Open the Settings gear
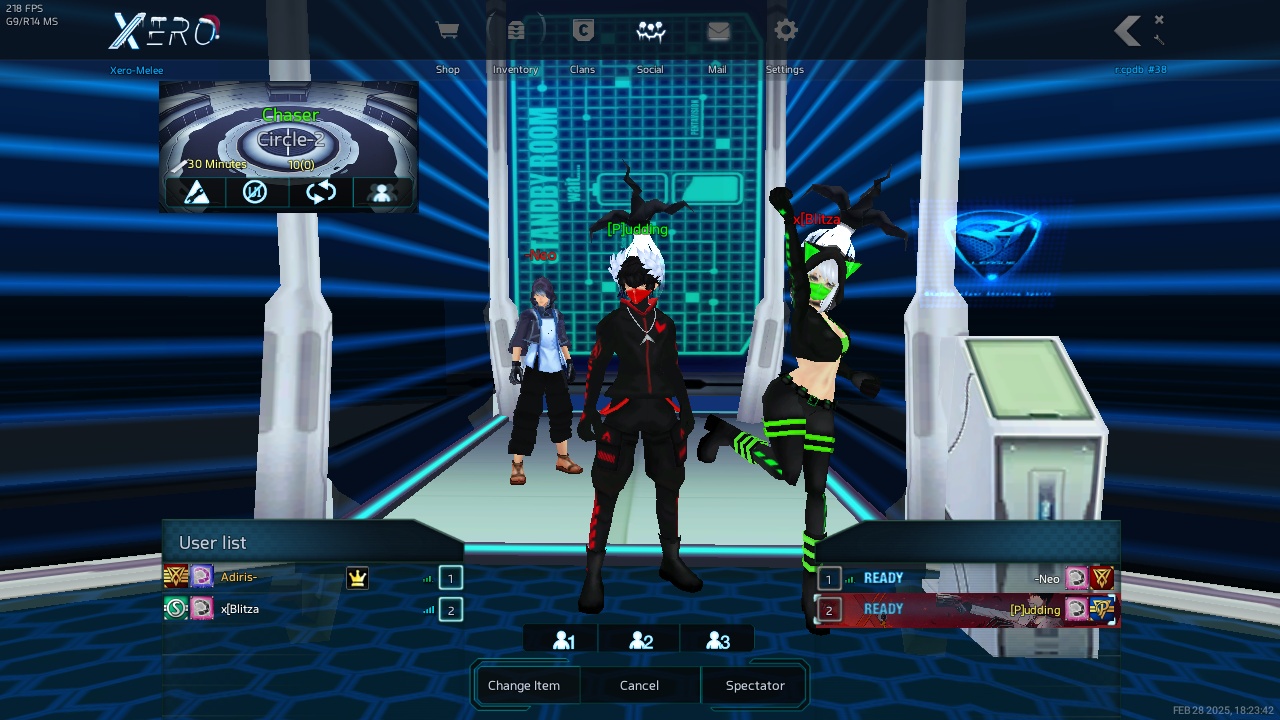The height and width of the screenshot is (720, 1280). tap(786, 32)
